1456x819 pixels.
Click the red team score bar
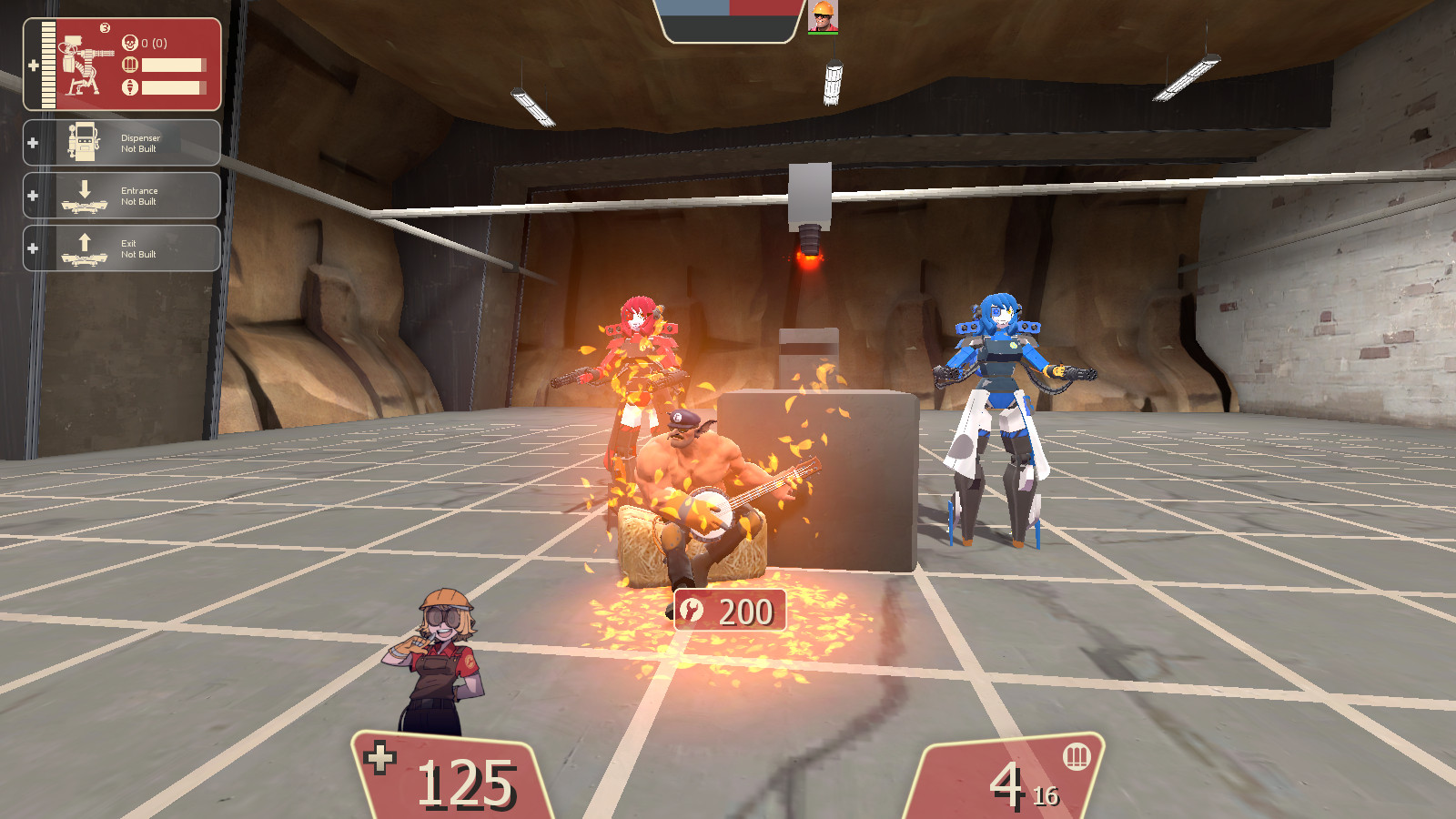pos(763,9)
